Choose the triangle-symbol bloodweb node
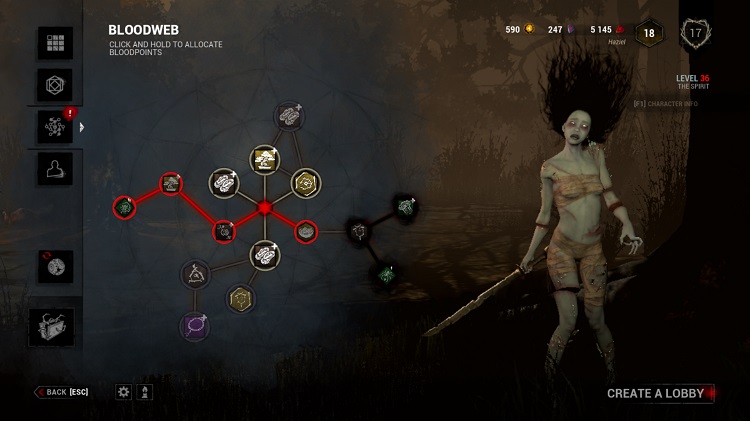Screen dimensions: 750x421 194,272
